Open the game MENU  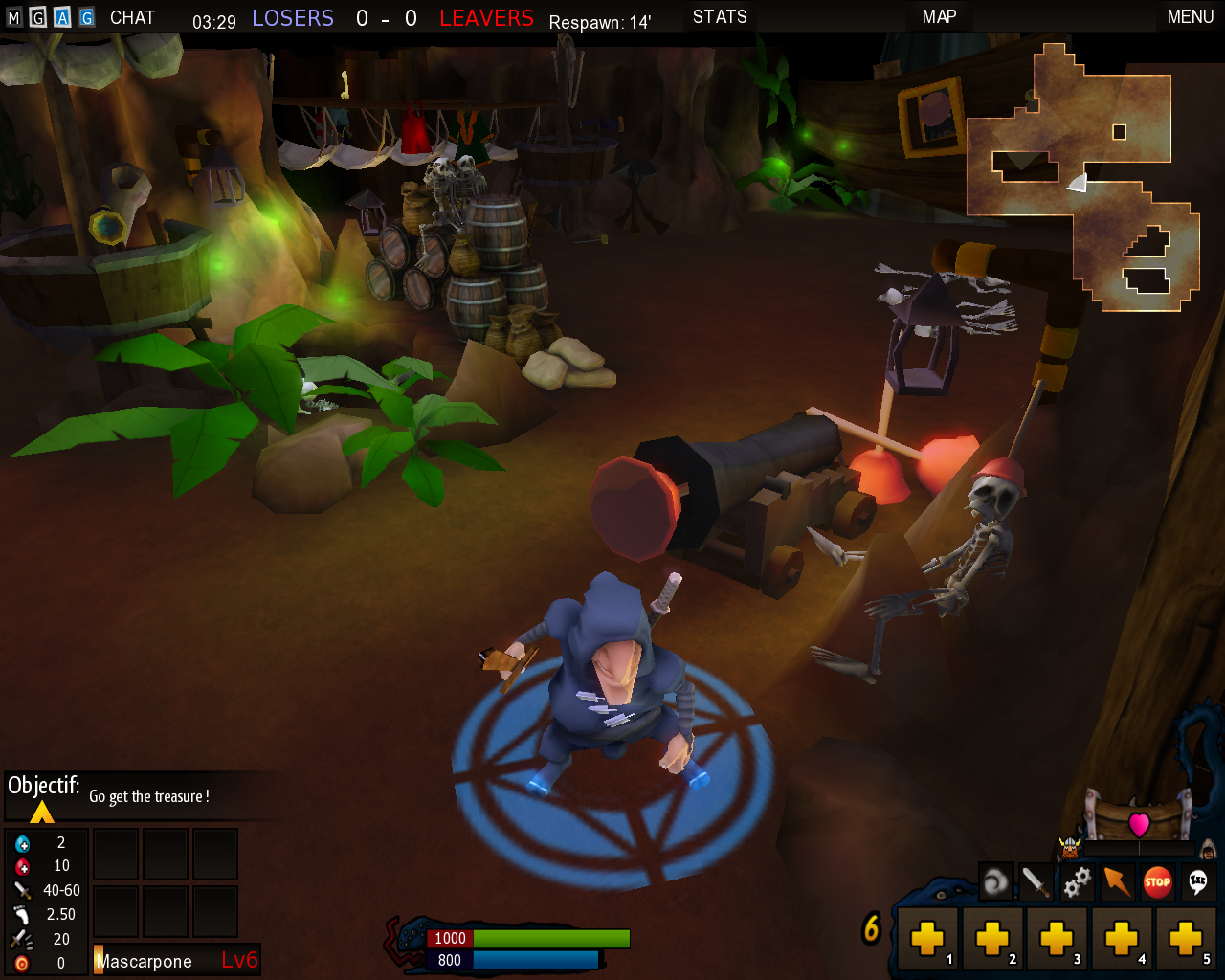tap(1190, 17)
